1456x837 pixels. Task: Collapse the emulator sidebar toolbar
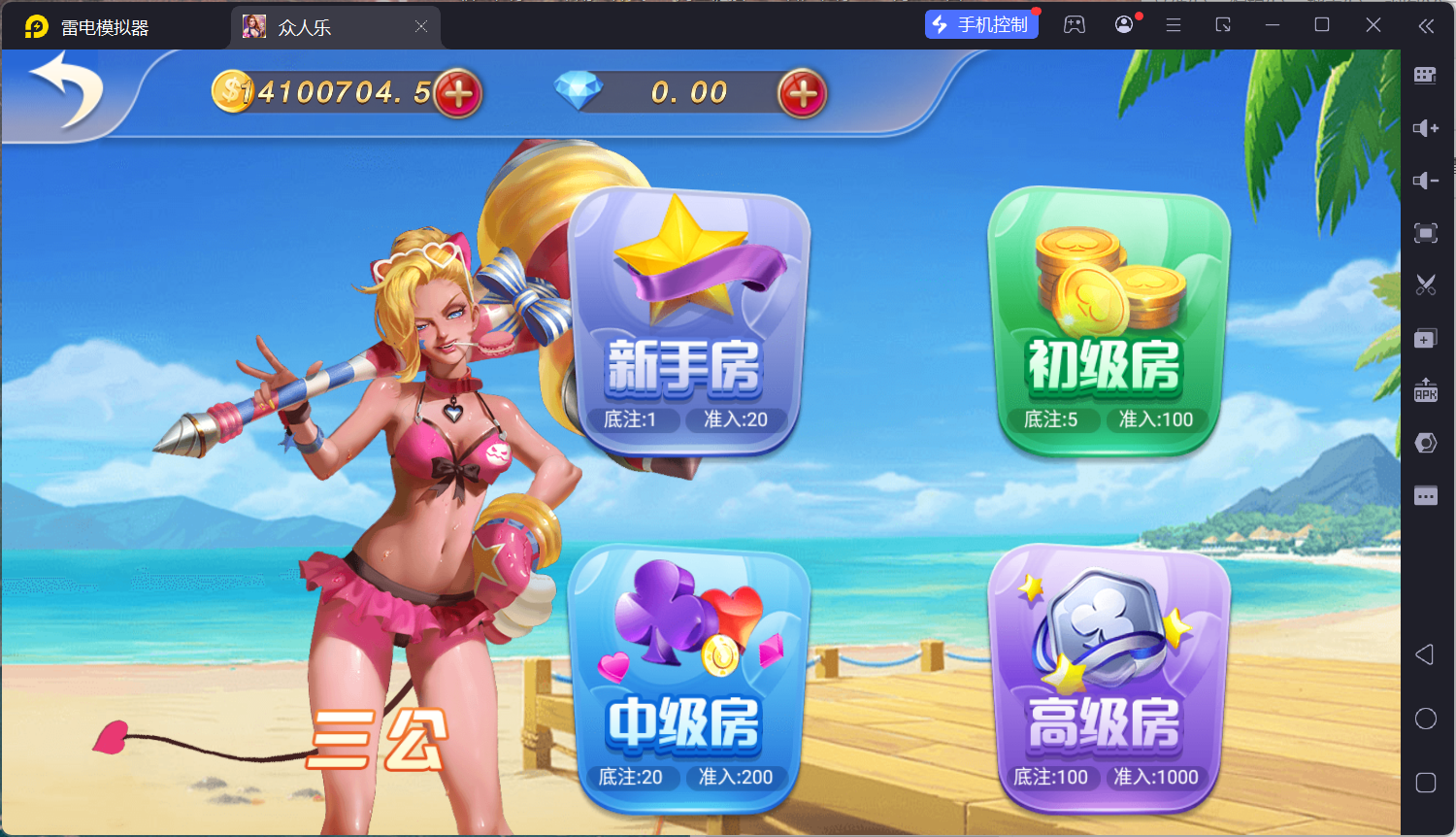[x=1427, y=26]
